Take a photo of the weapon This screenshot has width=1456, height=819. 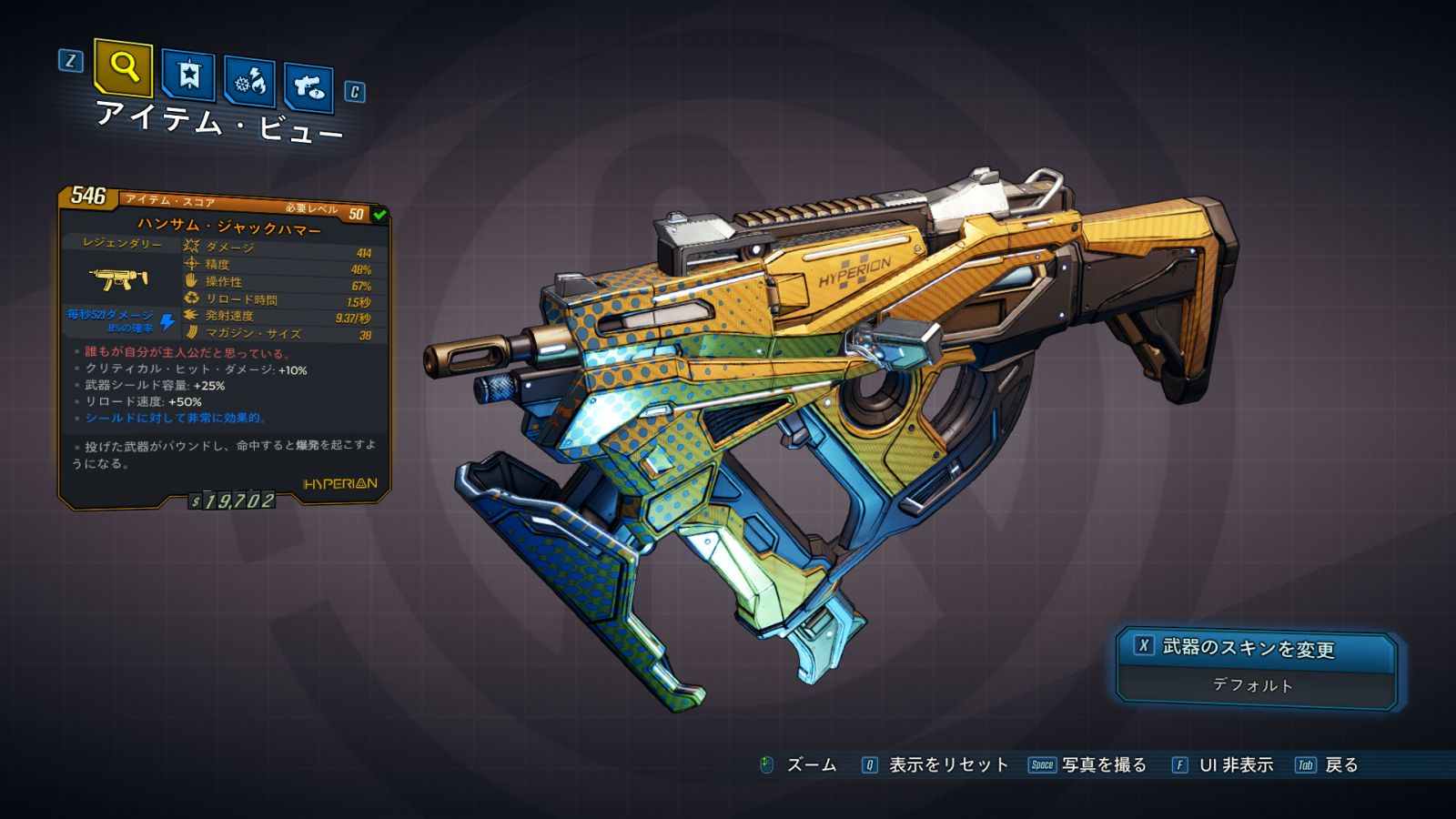[1088, 765]
